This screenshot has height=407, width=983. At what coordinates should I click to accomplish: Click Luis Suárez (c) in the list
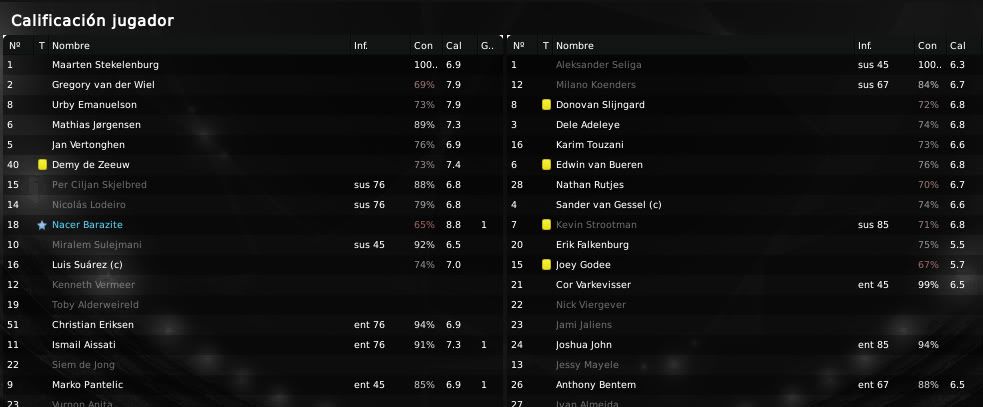[90, 265]
